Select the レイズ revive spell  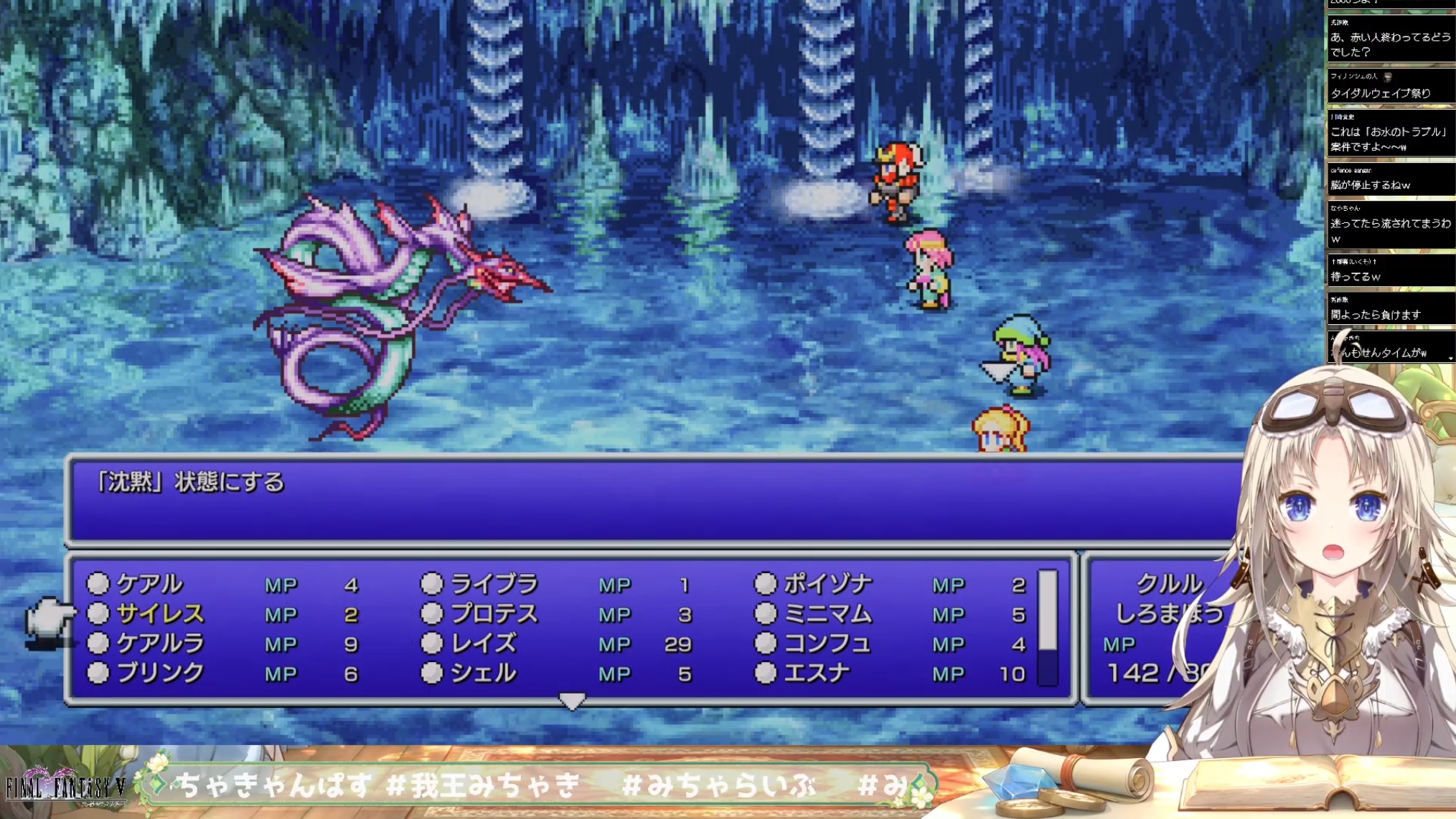click(483, 644)
